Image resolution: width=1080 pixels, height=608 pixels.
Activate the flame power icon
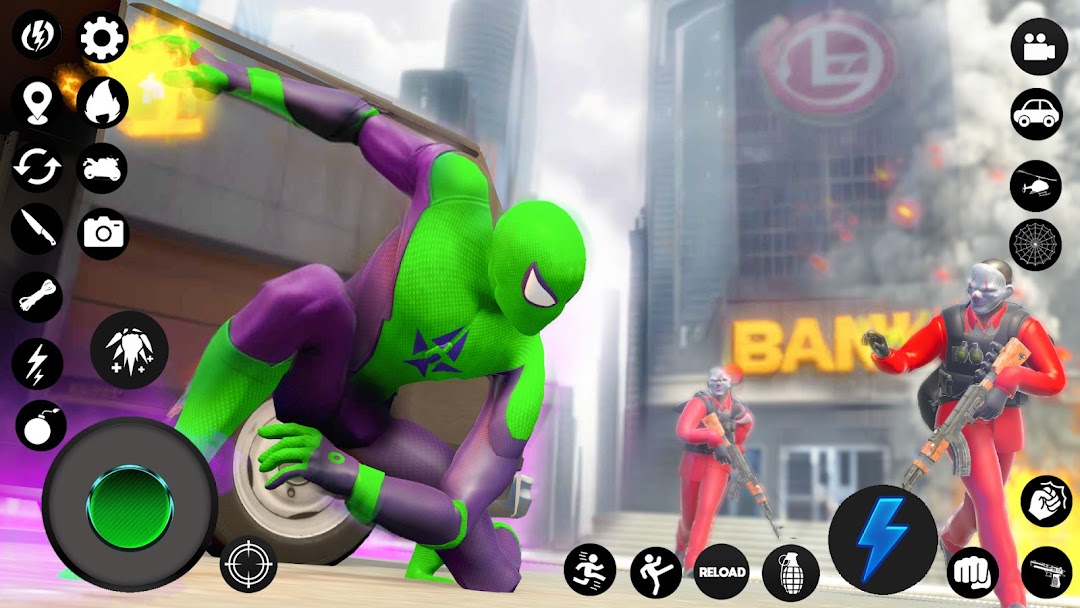click(x=103, y=101)
